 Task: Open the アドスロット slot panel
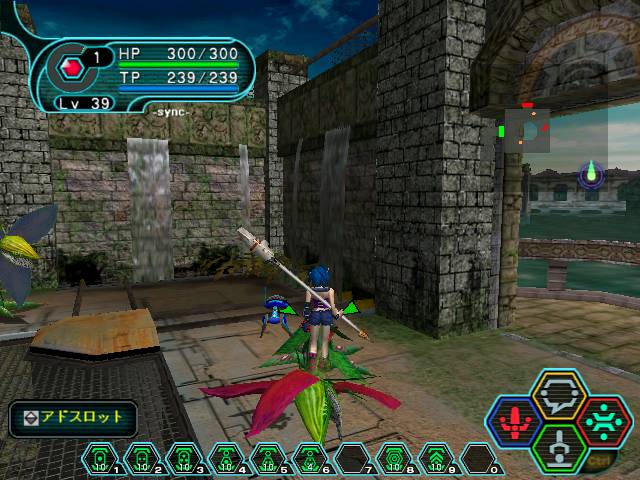click(73, 417)
